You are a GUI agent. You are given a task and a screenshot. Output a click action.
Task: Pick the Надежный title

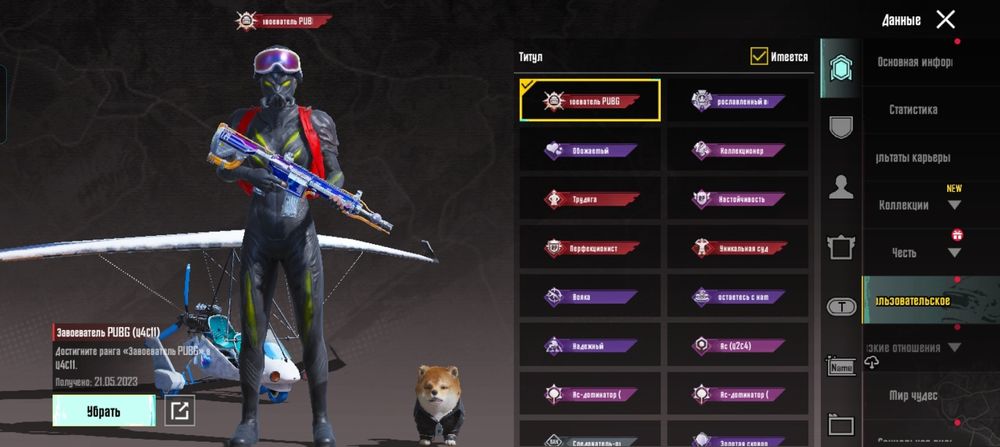(x=590, y=345)
